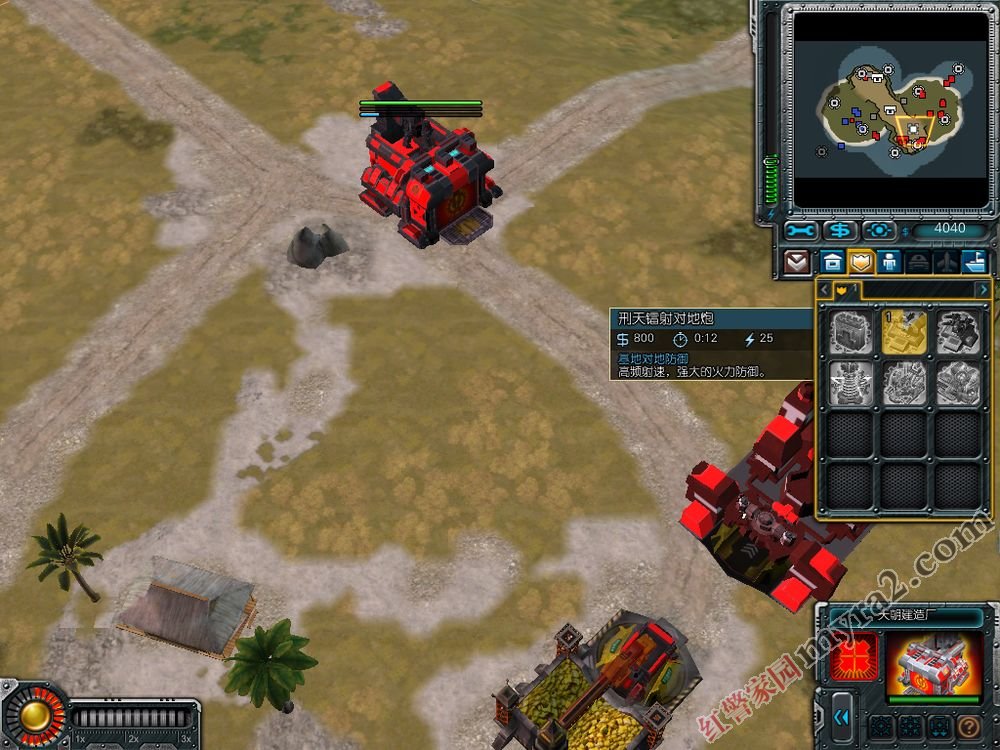Switch to the naval ship tab
This screenshot has width=1000, height=750.
coord(974,263)
